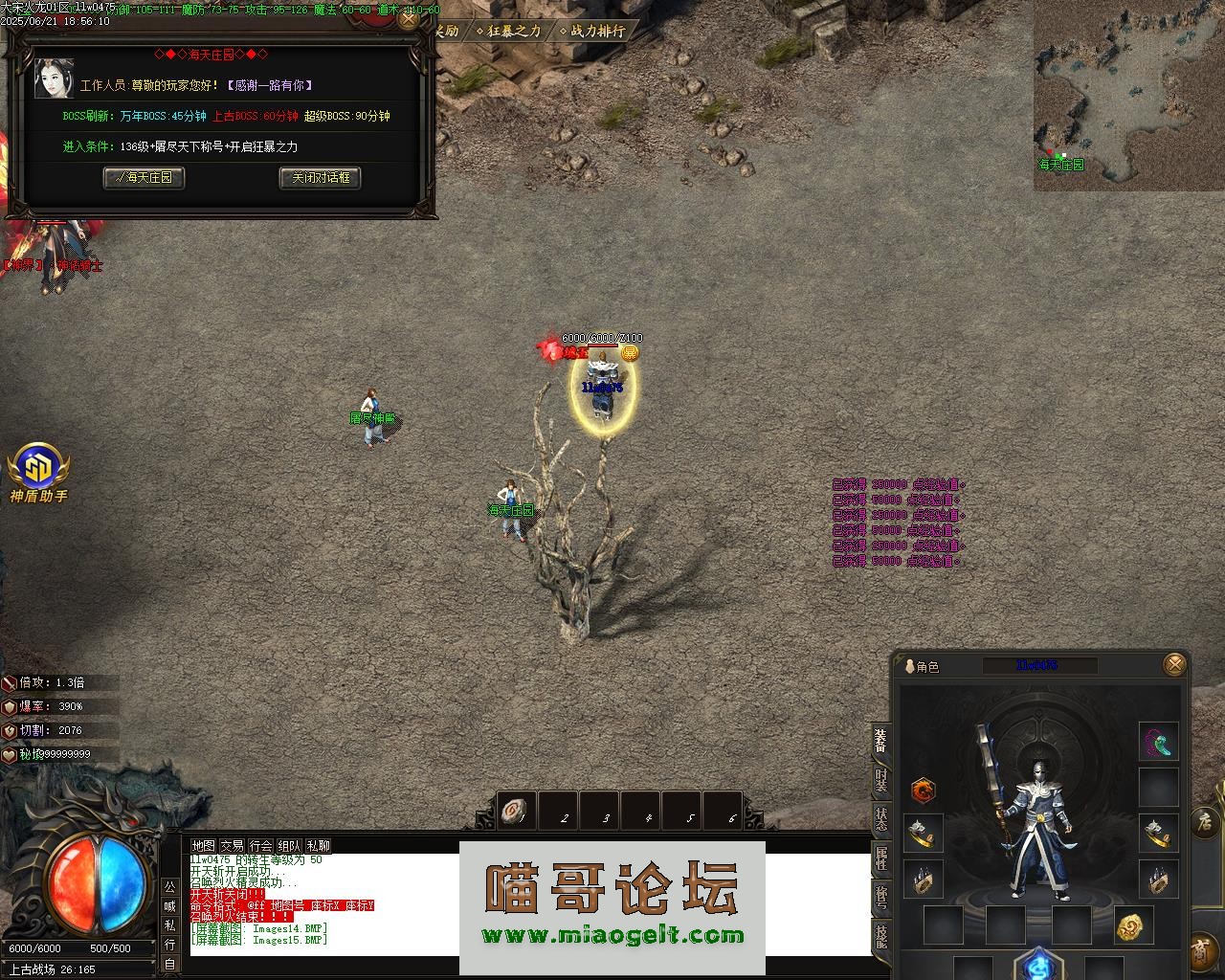Open the minimap
The height and width of the screenshot is (980, 1225).
pyautogui.click(x=1127, y=94)
